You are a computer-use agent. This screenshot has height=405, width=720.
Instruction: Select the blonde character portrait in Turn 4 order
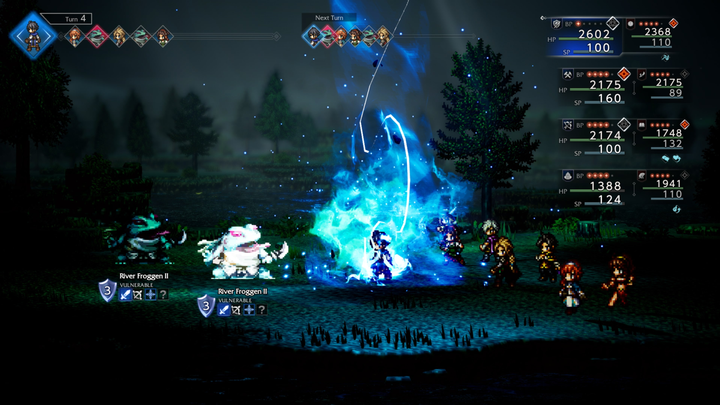pyautogui.click(x=118, y=37)
